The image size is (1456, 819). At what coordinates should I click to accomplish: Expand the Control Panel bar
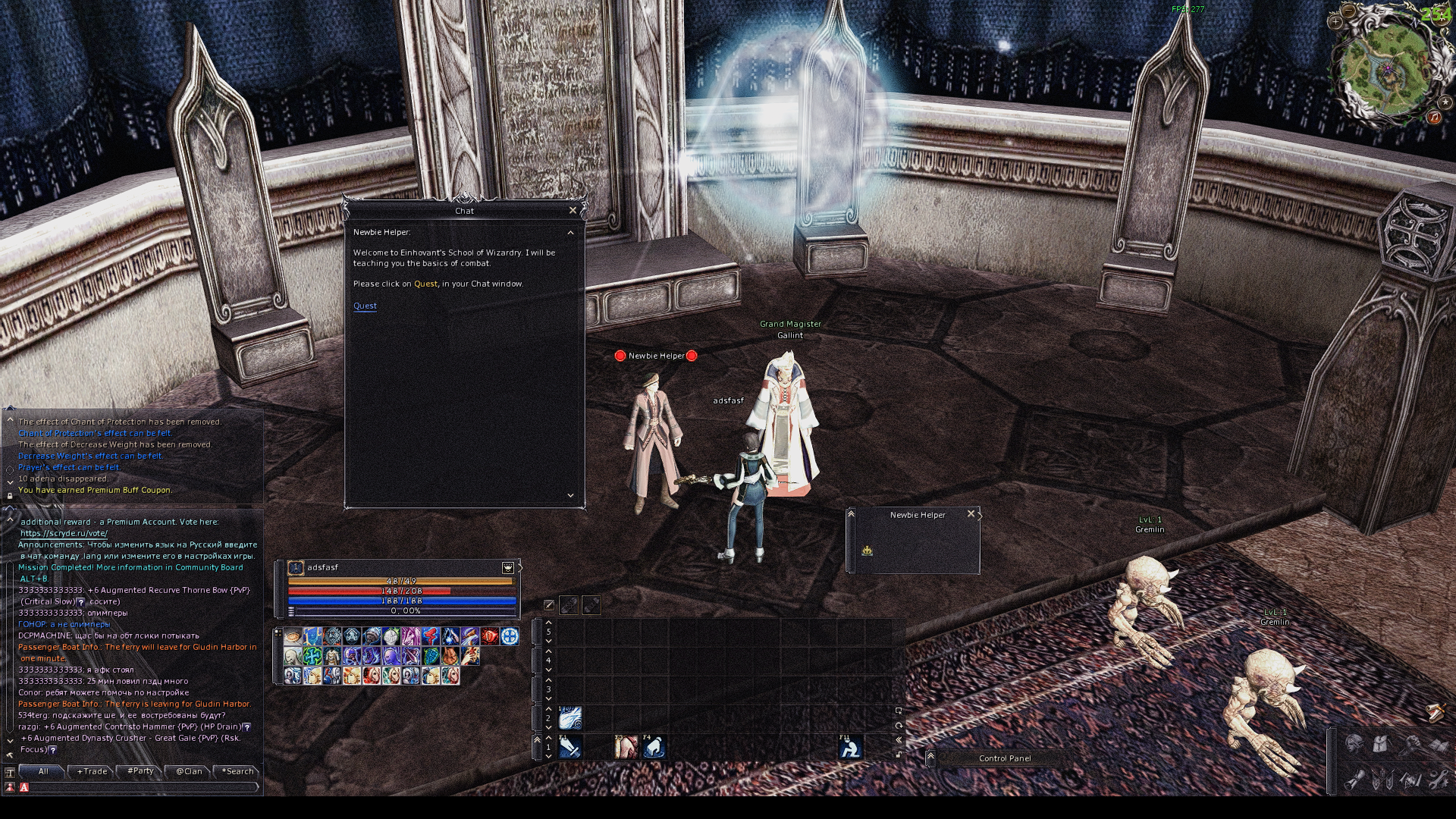[930, 758]
